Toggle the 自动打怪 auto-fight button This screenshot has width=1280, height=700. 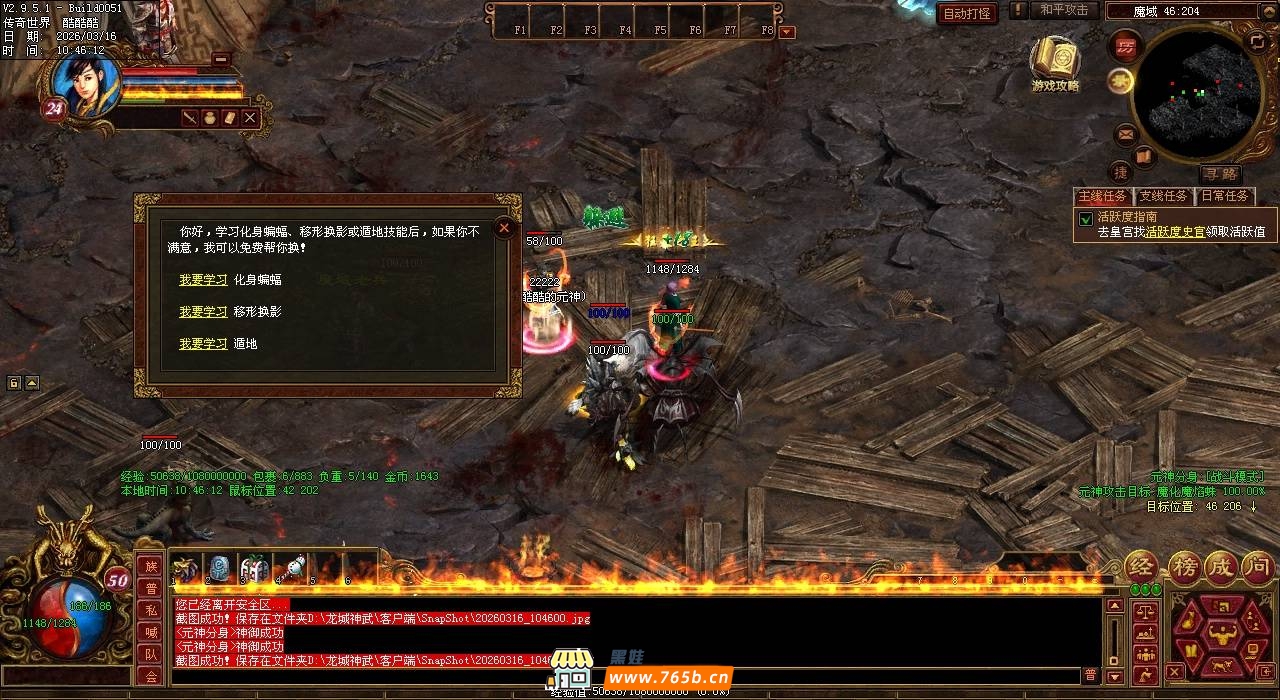[x=967, y=13]
